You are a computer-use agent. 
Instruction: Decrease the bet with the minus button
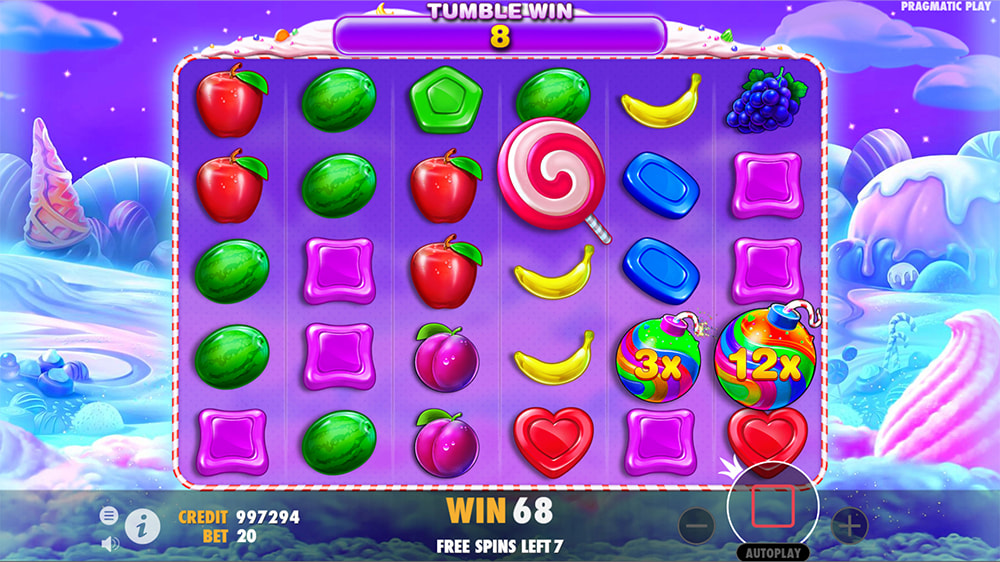pos(697,524)
